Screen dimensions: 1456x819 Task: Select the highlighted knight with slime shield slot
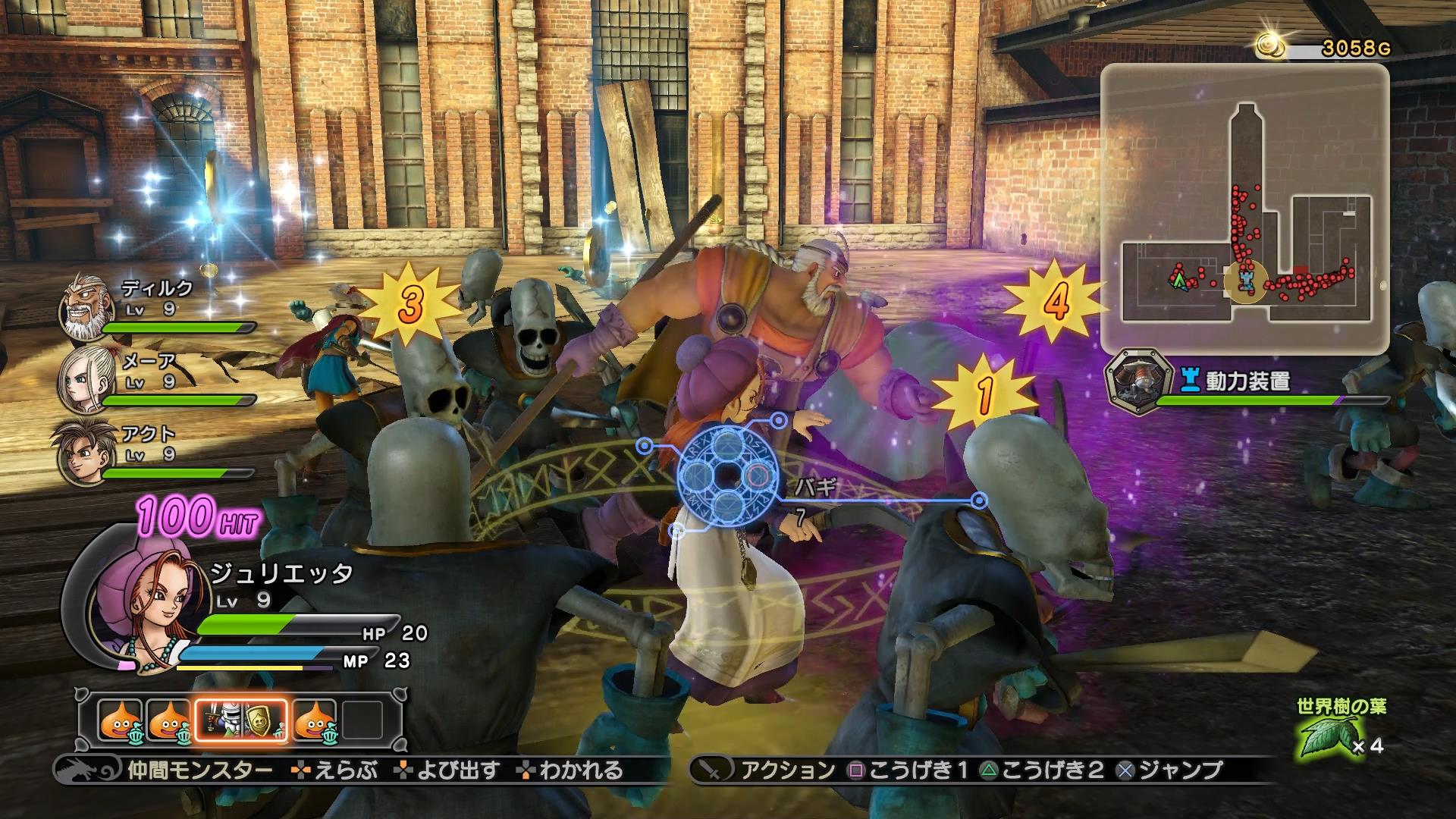242,719
